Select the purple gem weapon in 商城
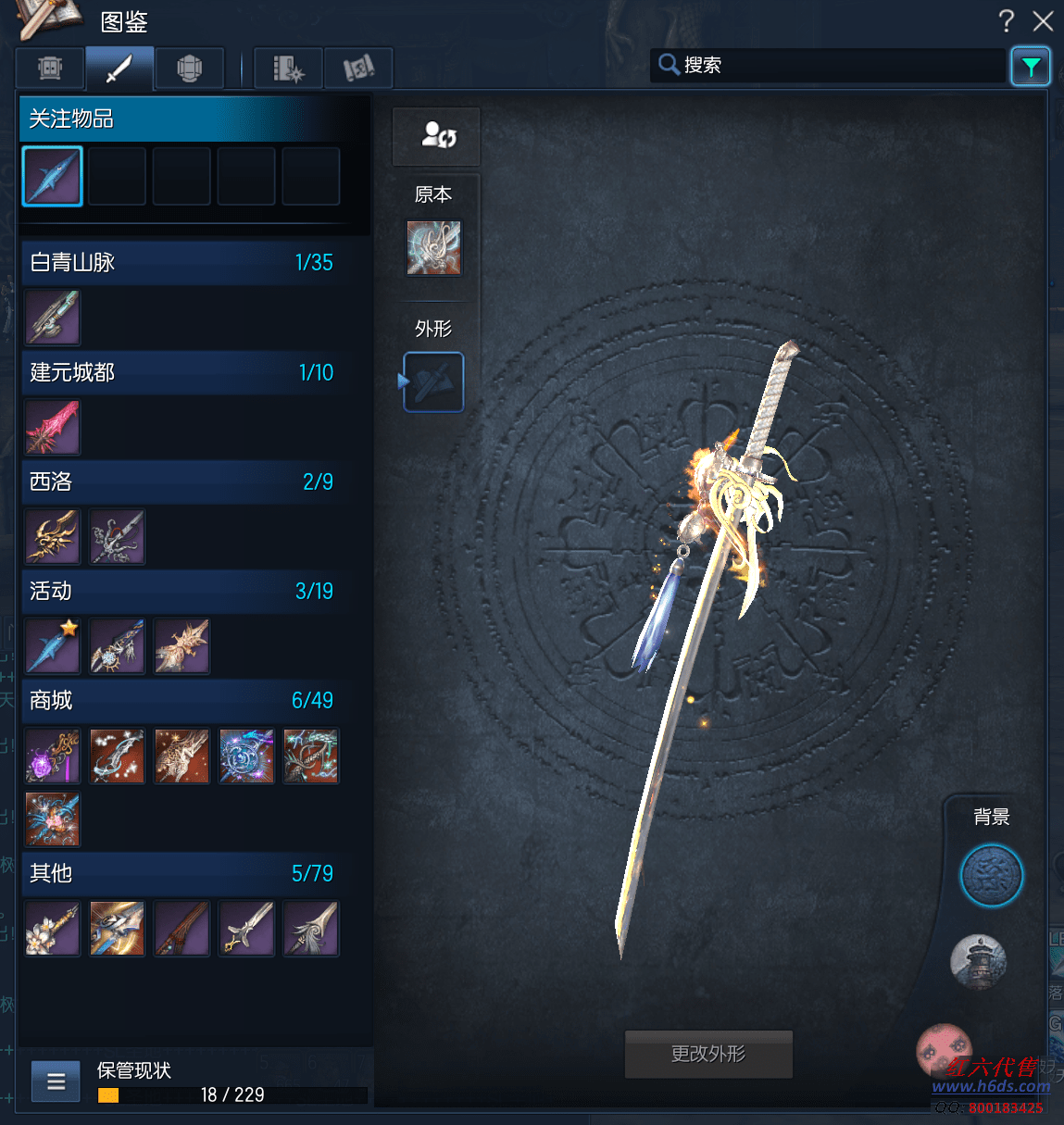 pyautogui.click(x=53, y=756)
